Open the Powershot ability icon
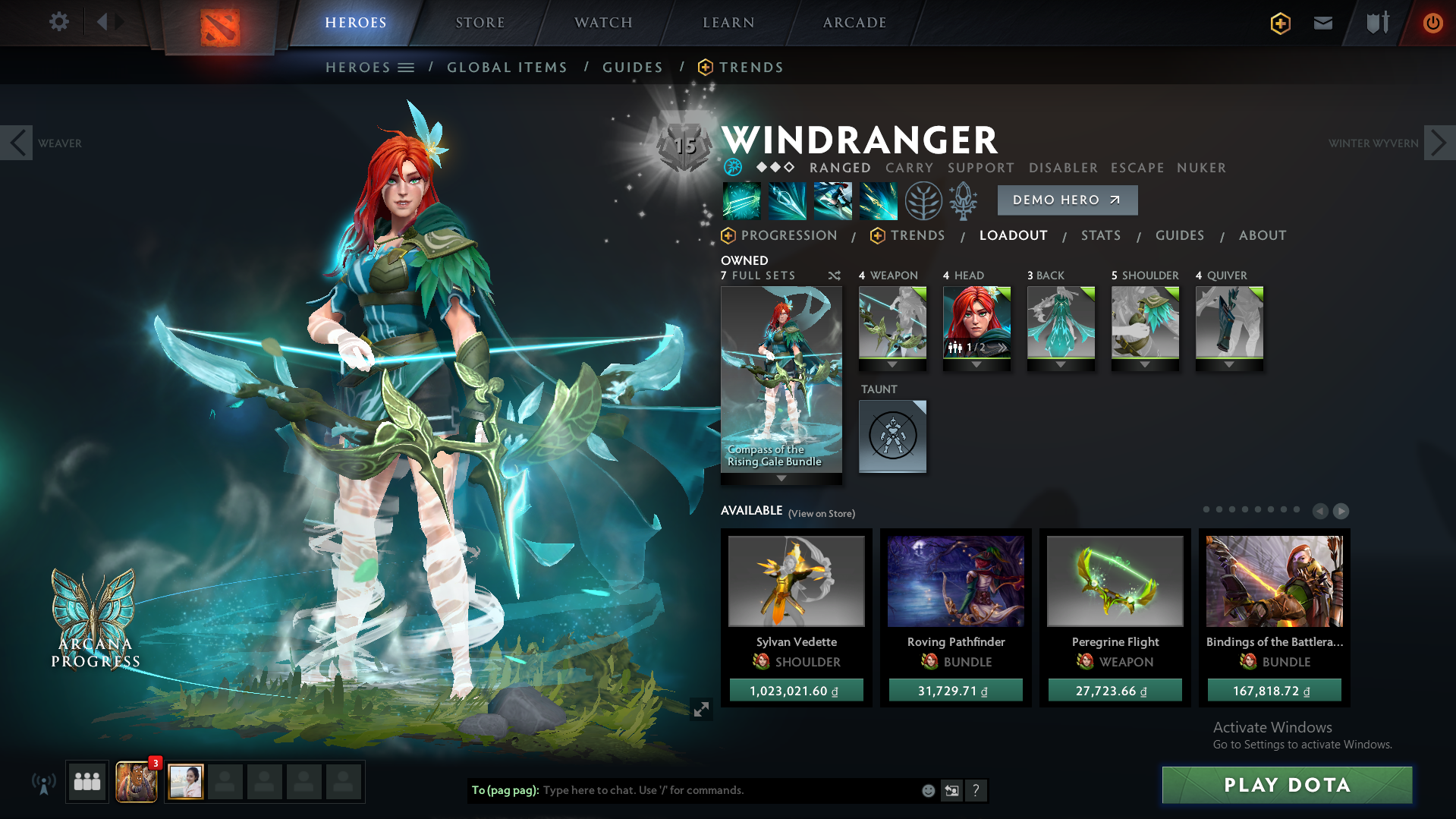This screenshot has height=819, width=1456. point(787,200)
